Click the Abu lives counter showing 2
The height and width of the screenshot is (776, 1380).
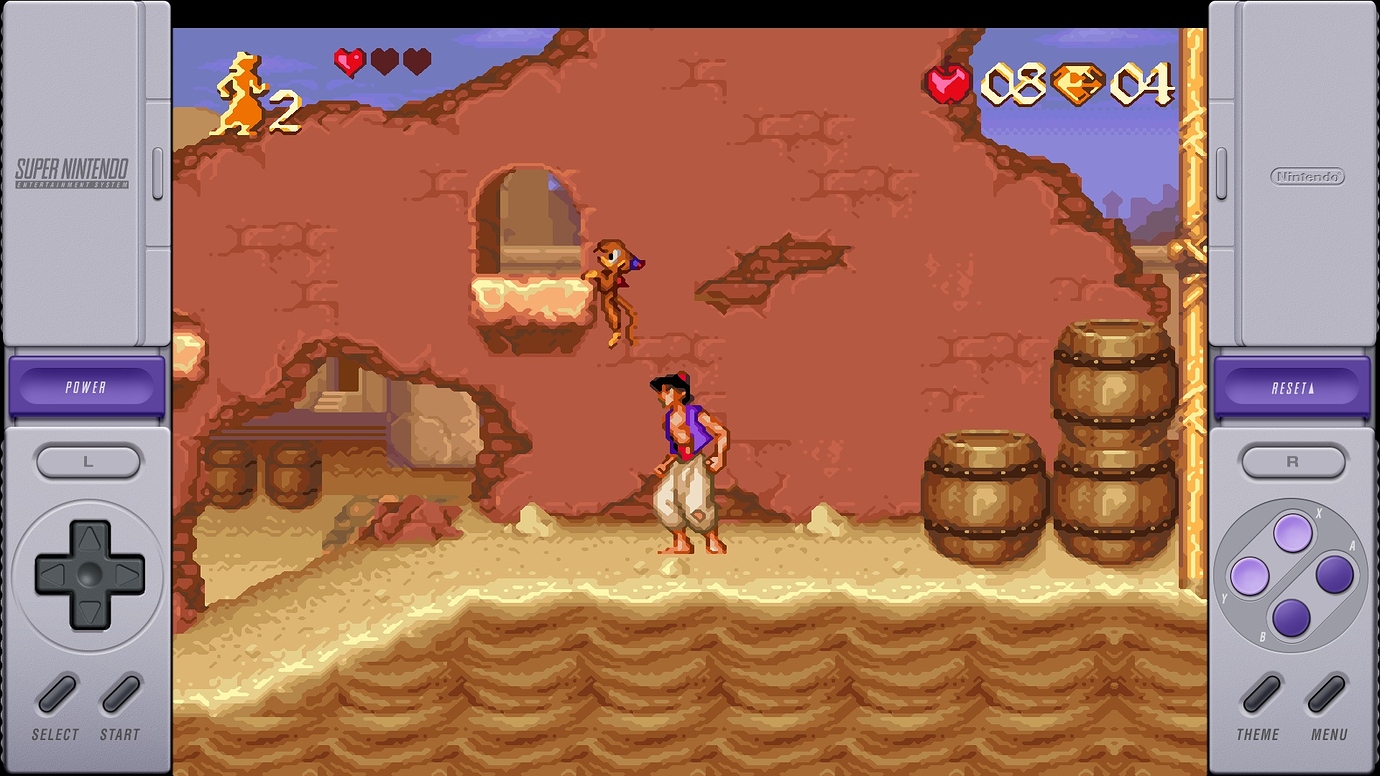click(x=248, y=85)
